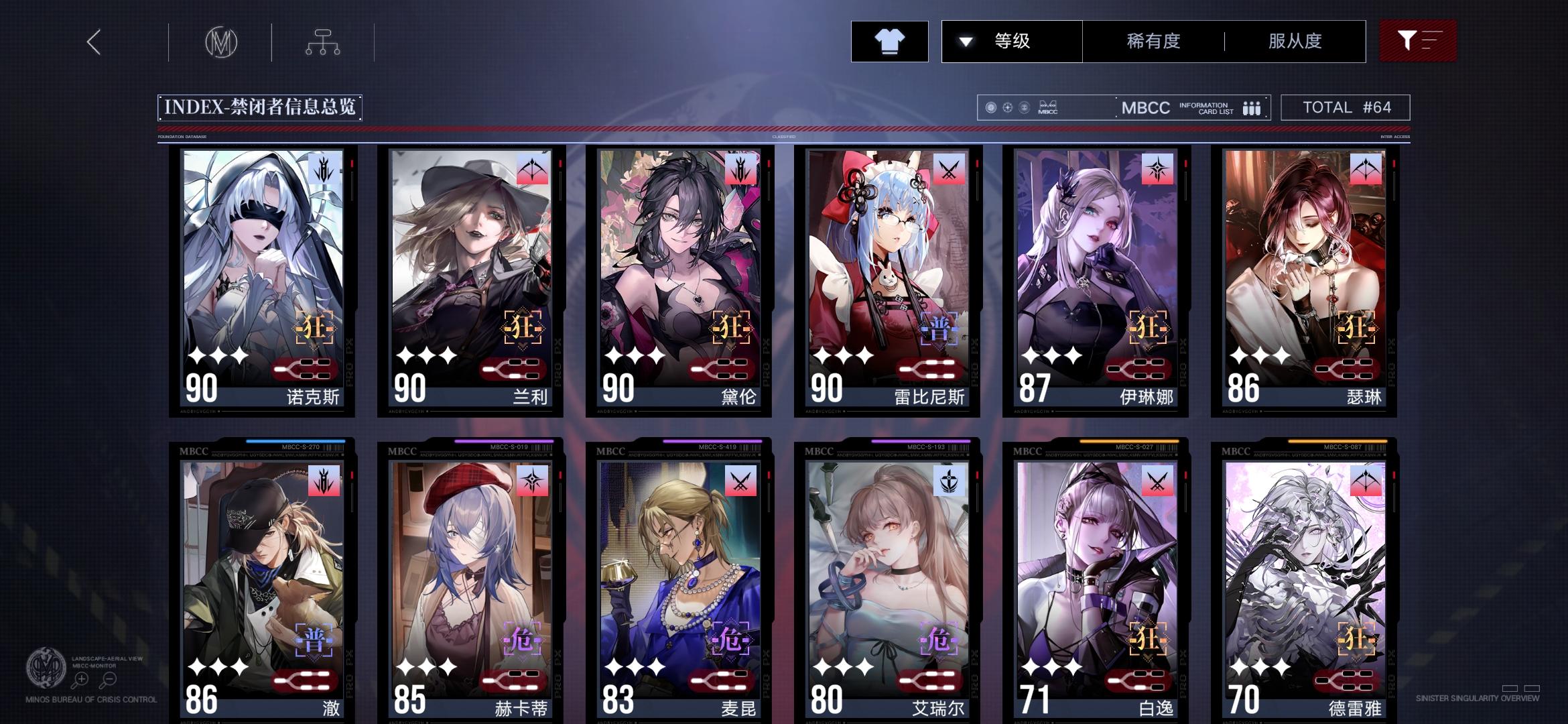The width and height of the screenshot is (1568, 724).
Task: Click the triangle arrow beside 等级
Action: pos(965,41)
